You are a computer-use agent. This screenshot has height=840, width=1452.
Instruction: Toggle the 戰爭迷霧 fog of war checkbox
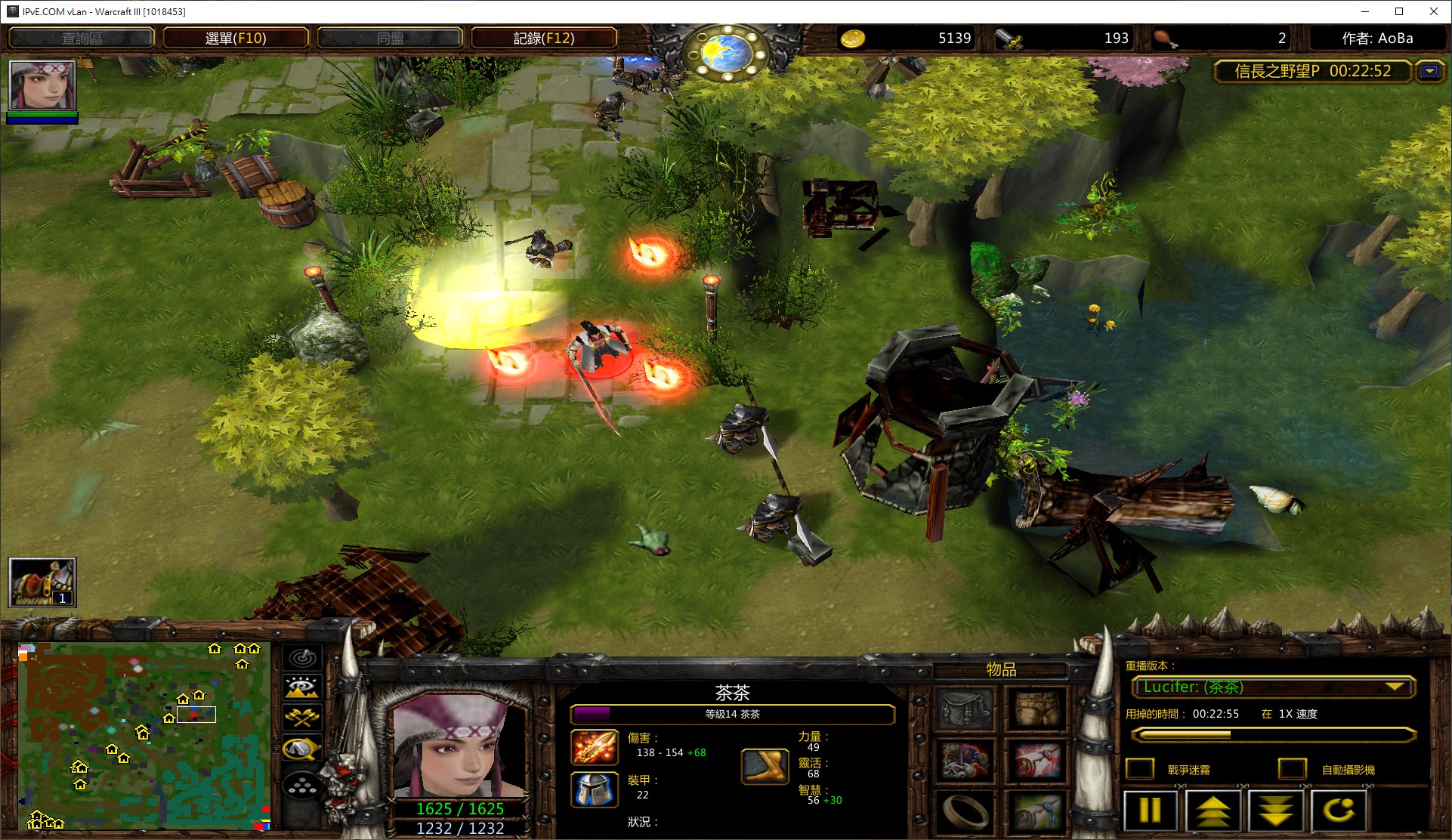(x=1140, y=769)
